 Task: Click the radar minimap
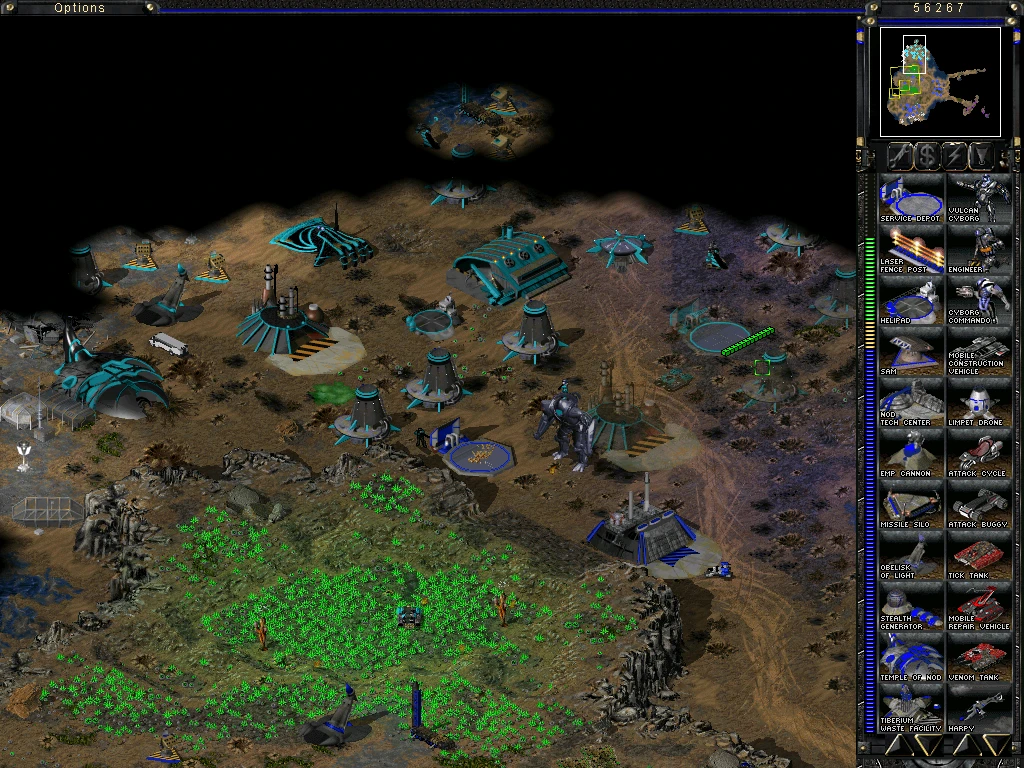(x=940, y=82)
